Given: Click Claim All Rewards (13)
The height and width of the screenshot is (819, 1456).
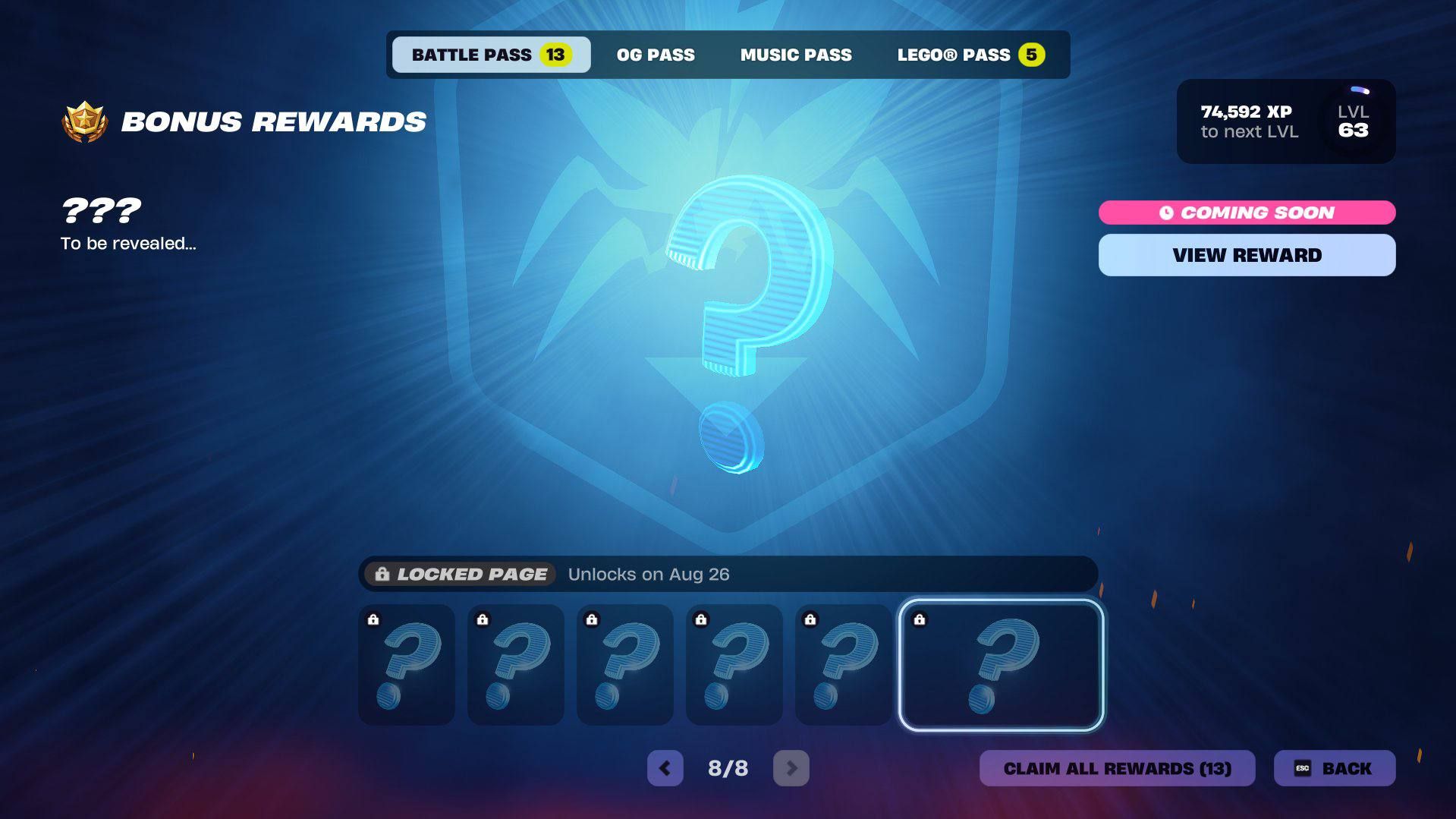Looking at the screenshot, I should pyautogui.click(x=1118, y=768).
